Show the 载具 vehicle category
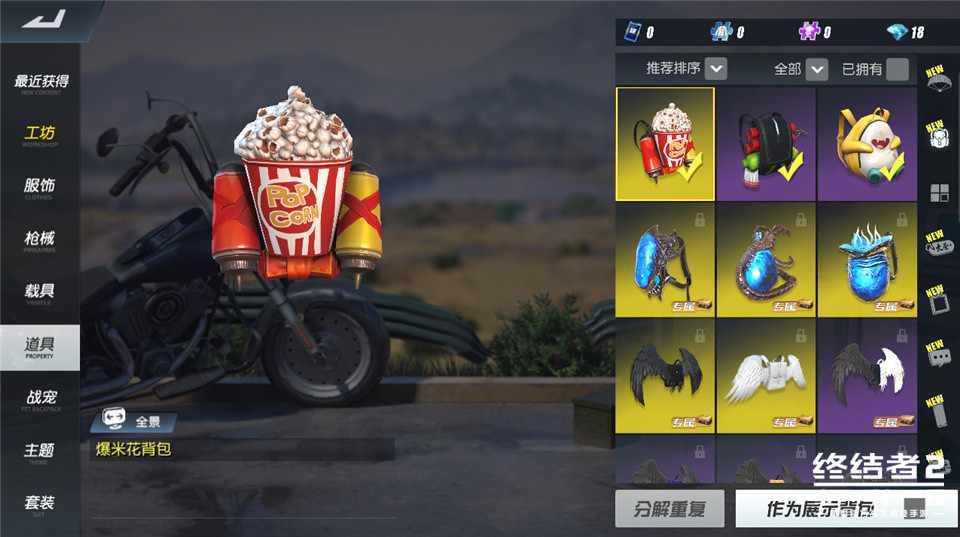This screenshot has height=537, width=960. coord(41,293)
